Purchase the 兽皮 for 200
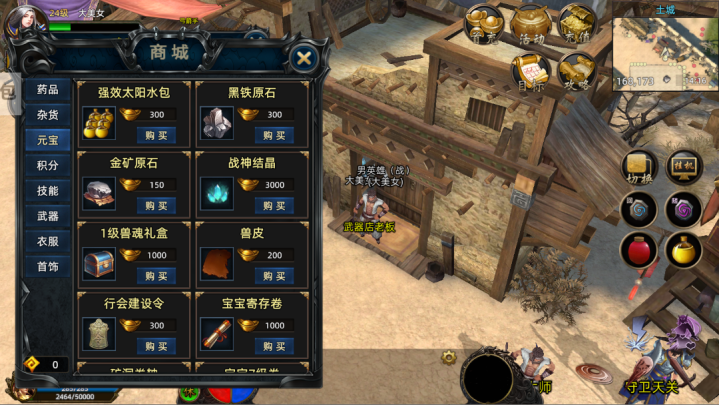 (x=274, y=275)
